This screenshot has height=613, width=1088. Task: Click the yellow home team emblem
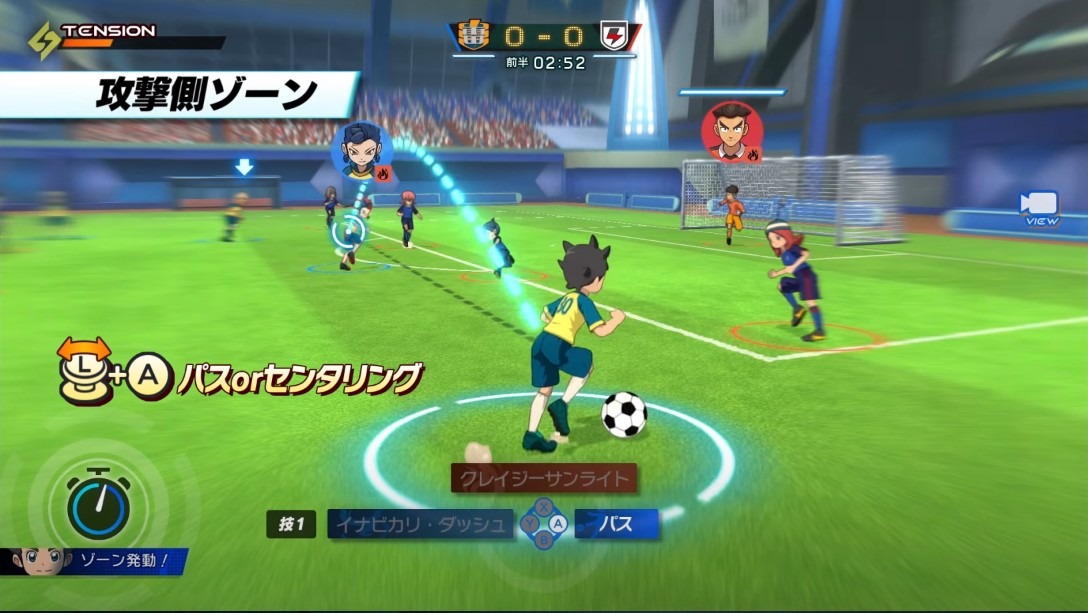coord(472,36)
